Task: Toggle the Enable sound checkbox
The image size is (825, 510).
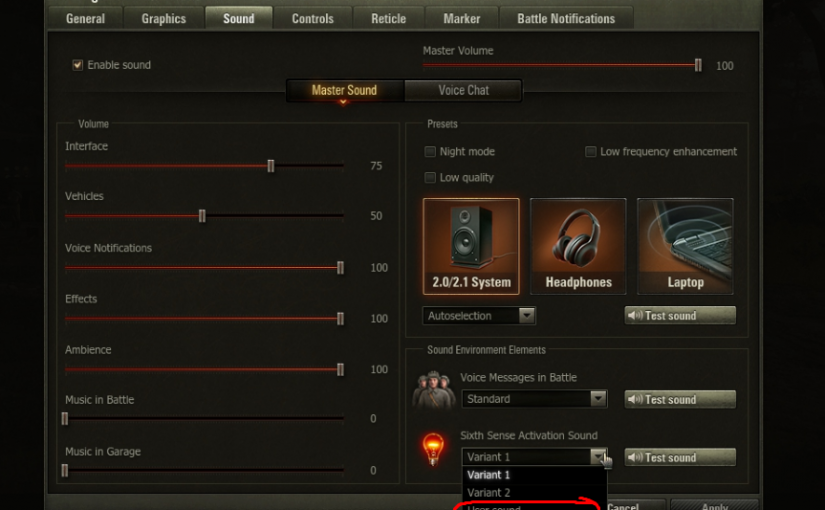Action: tap(77, 66)
